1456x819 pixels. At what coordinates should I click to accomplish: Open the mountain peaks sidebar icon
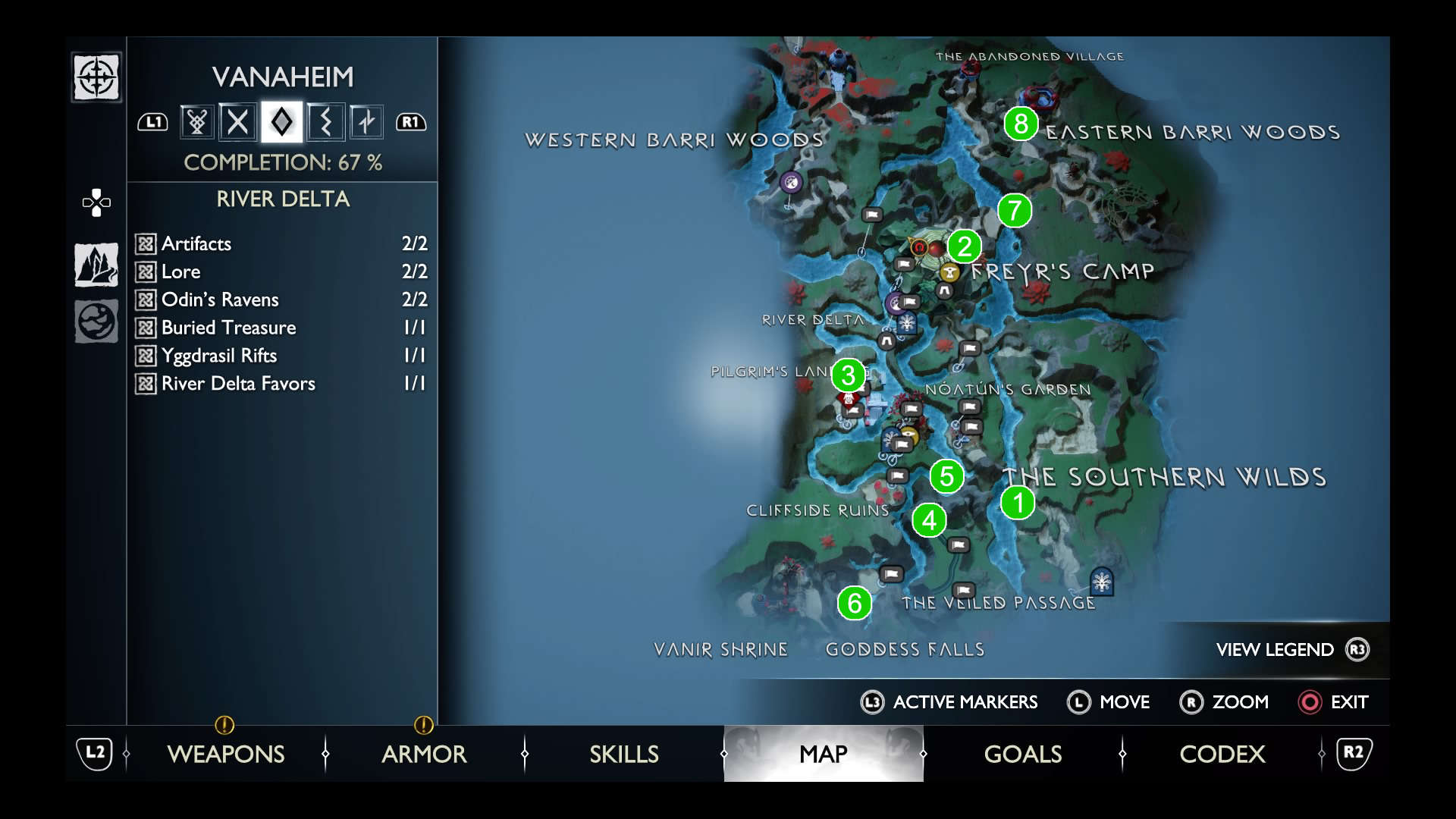click(x=96, y=265)
